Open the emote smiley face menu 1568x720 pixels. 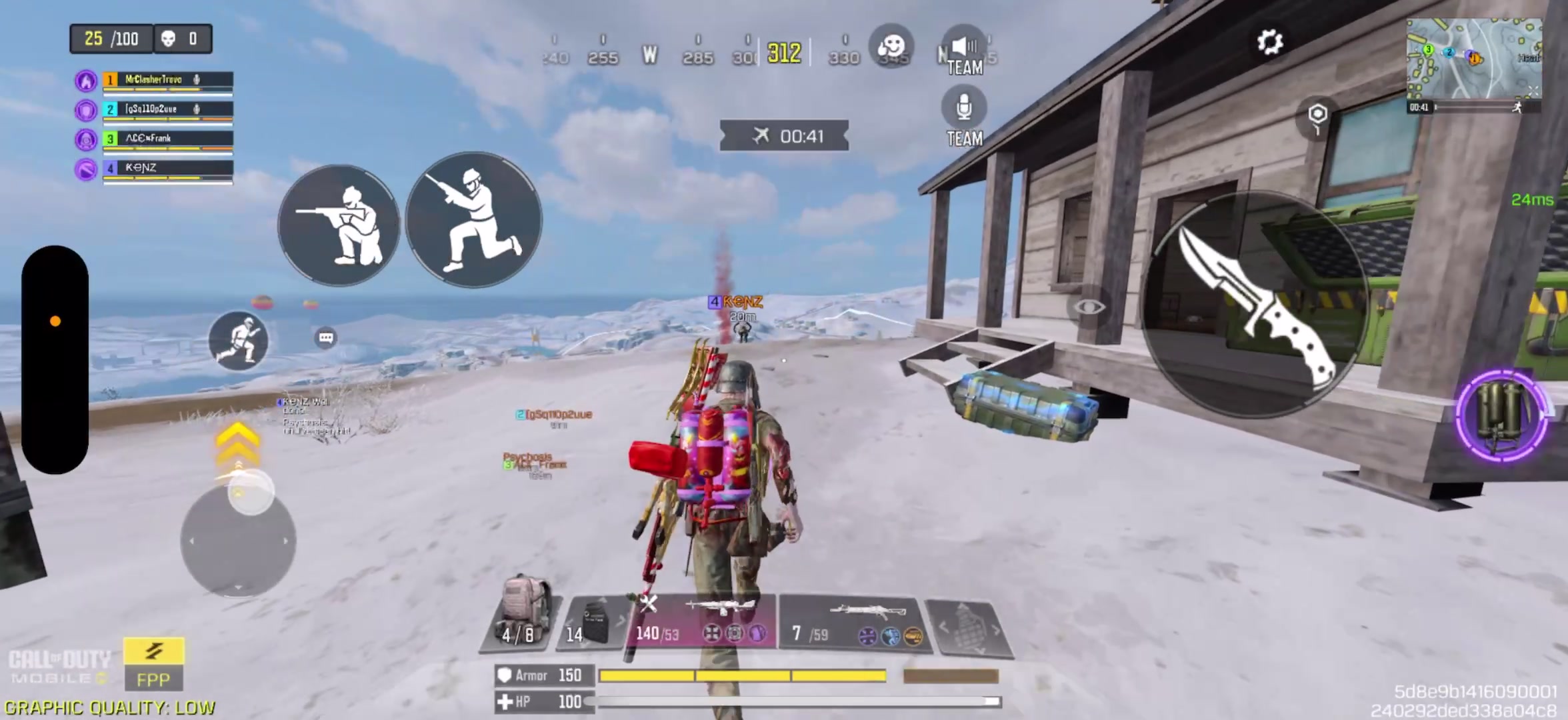point(891,47)
